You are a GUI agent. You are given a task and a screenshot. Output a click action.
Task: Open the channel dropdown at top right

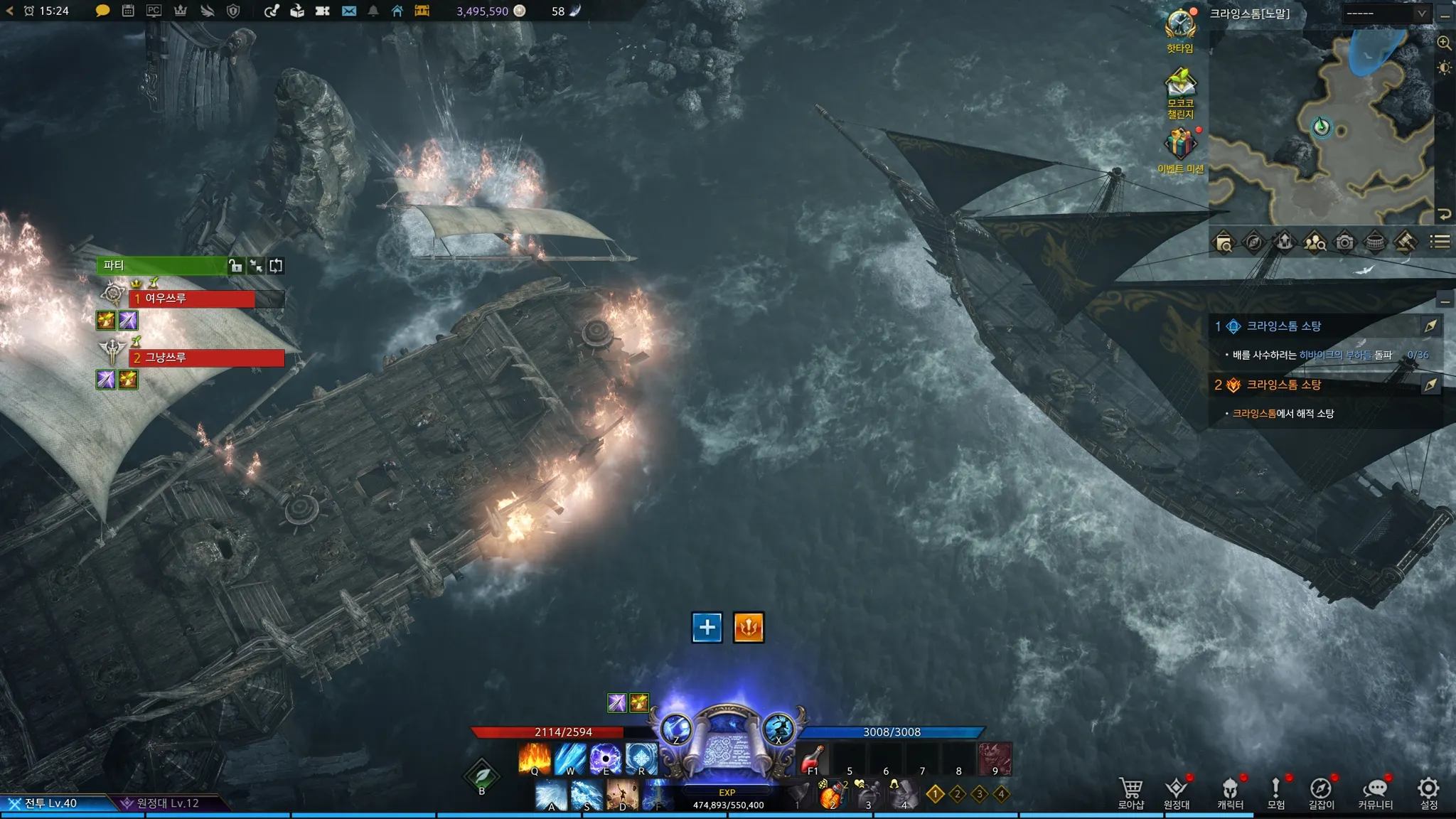point(1386,13)
